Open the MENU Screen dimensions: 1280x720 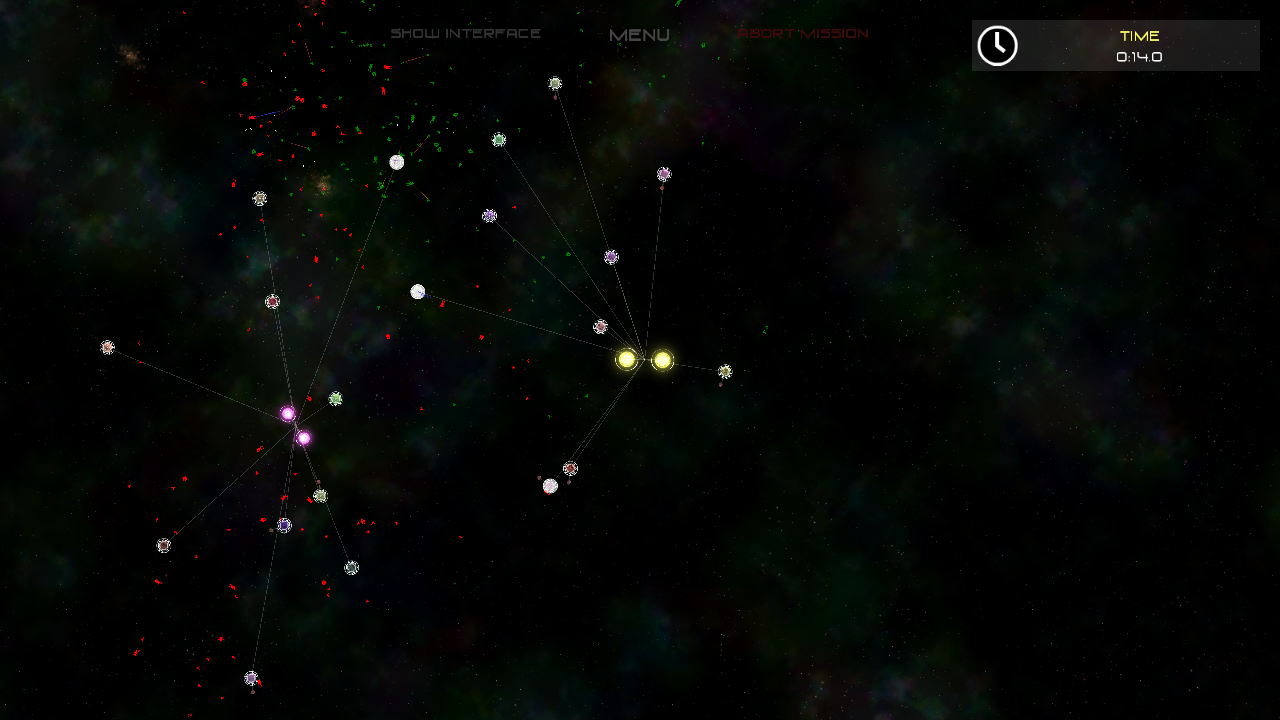click(x=638, y=33)
